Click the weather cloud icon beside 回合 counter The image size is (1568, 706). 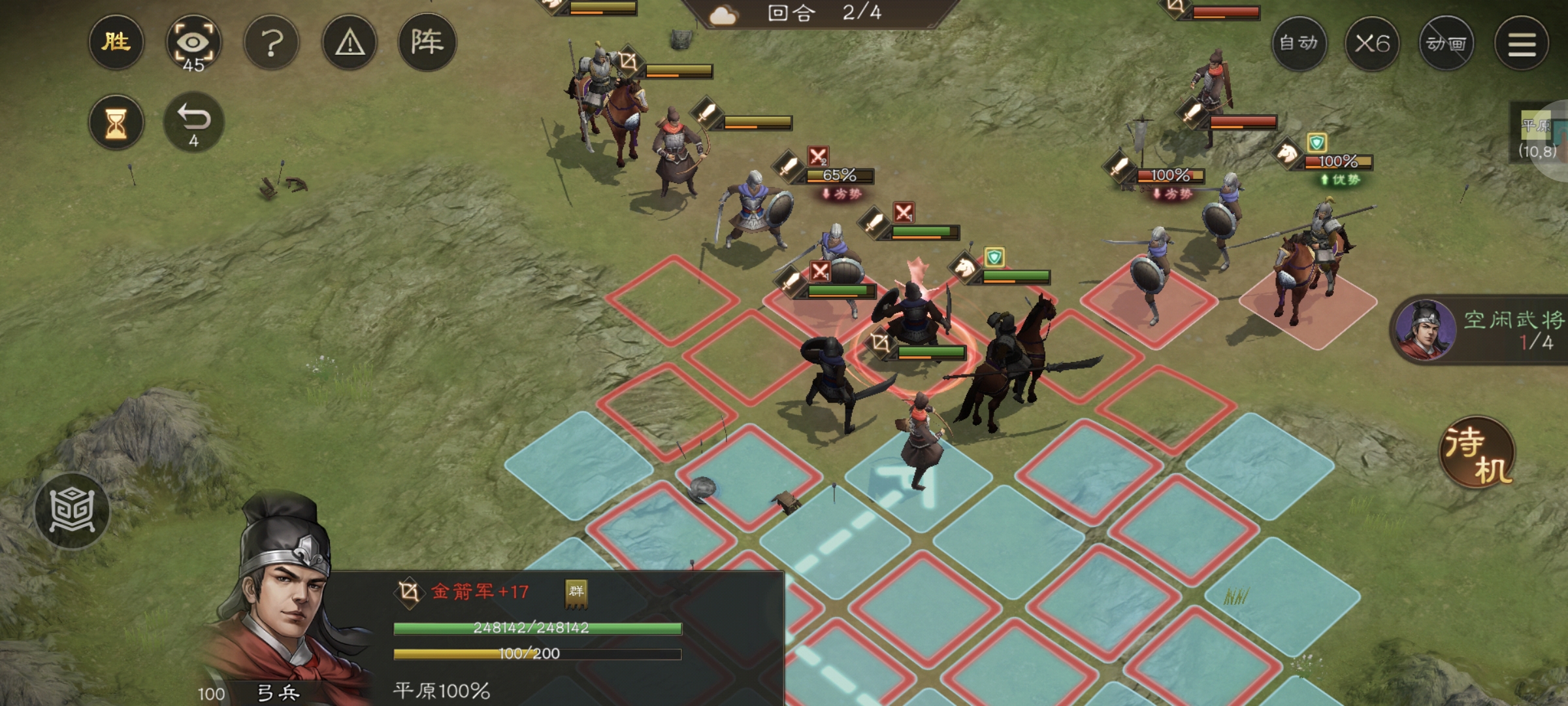[724, 16]
